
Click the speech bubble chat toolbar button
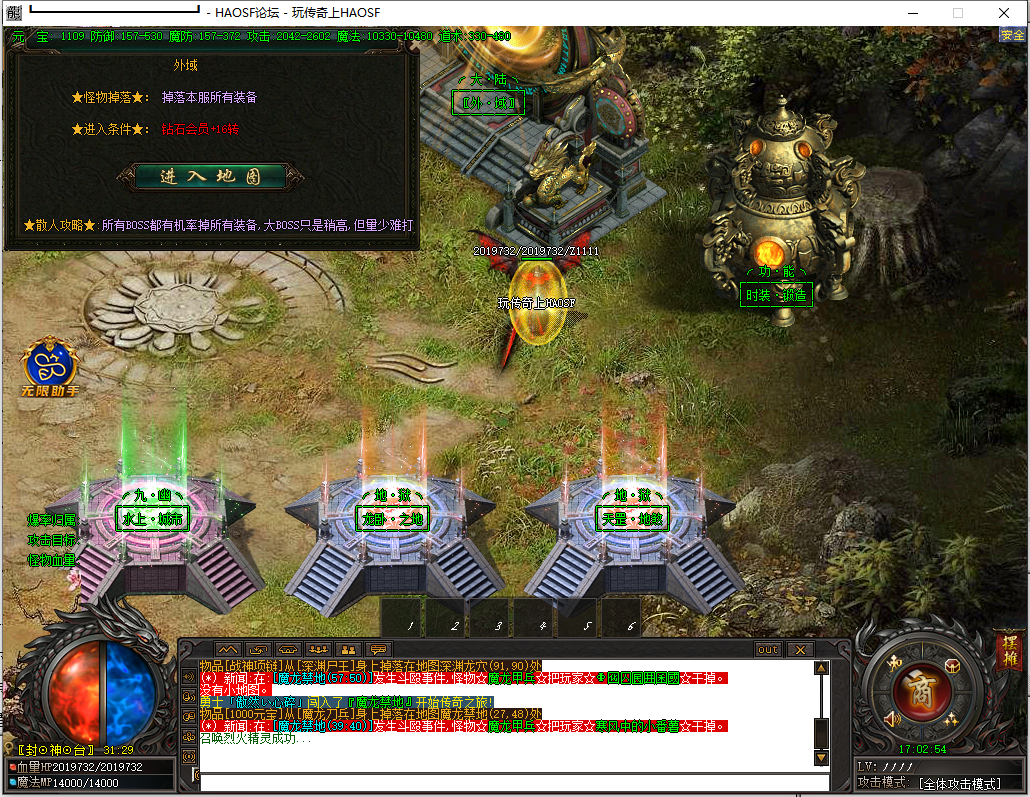[378, 649]
